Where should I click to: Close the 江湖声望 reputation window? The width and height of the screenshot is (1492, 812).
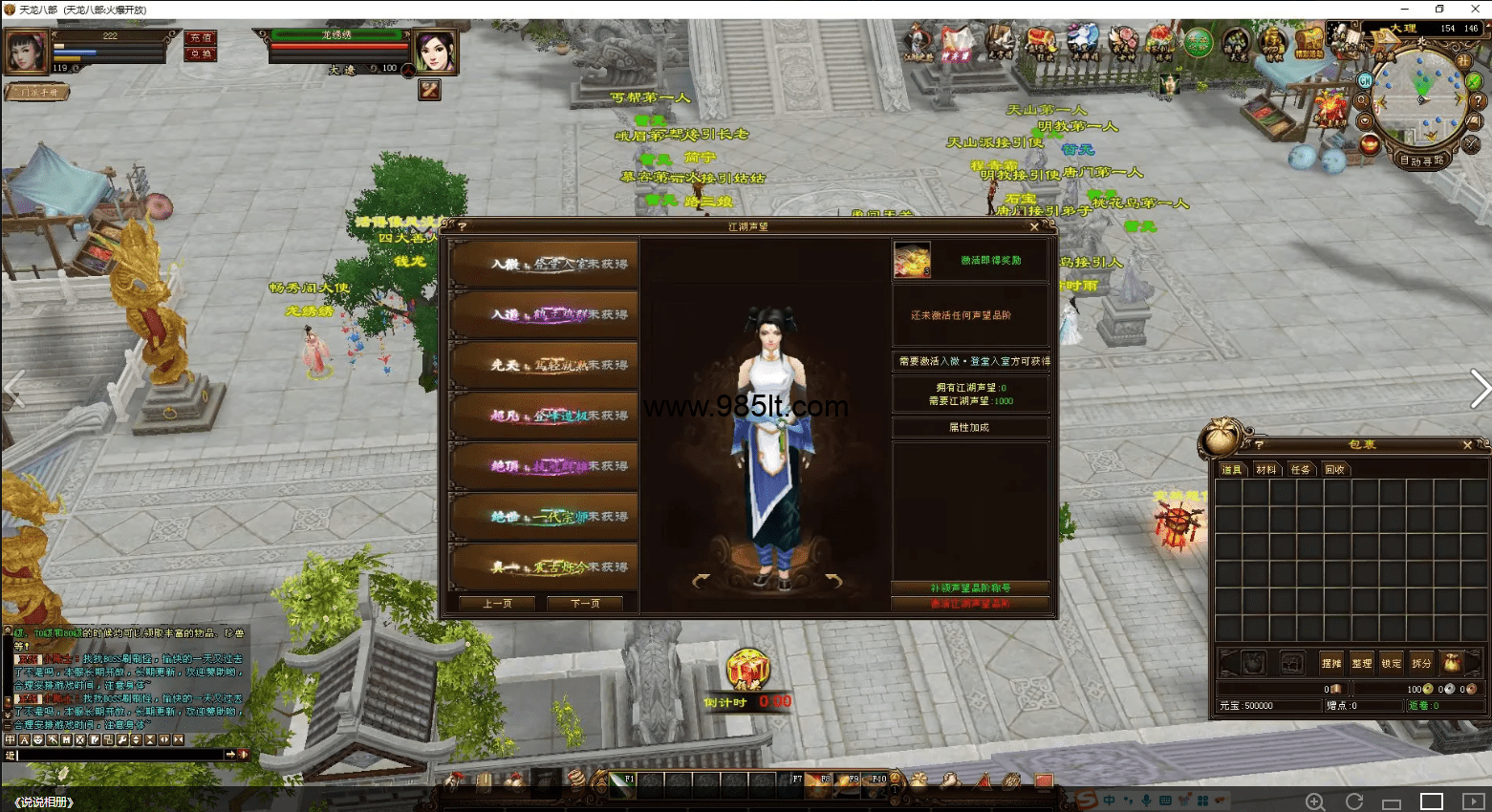1033,226
